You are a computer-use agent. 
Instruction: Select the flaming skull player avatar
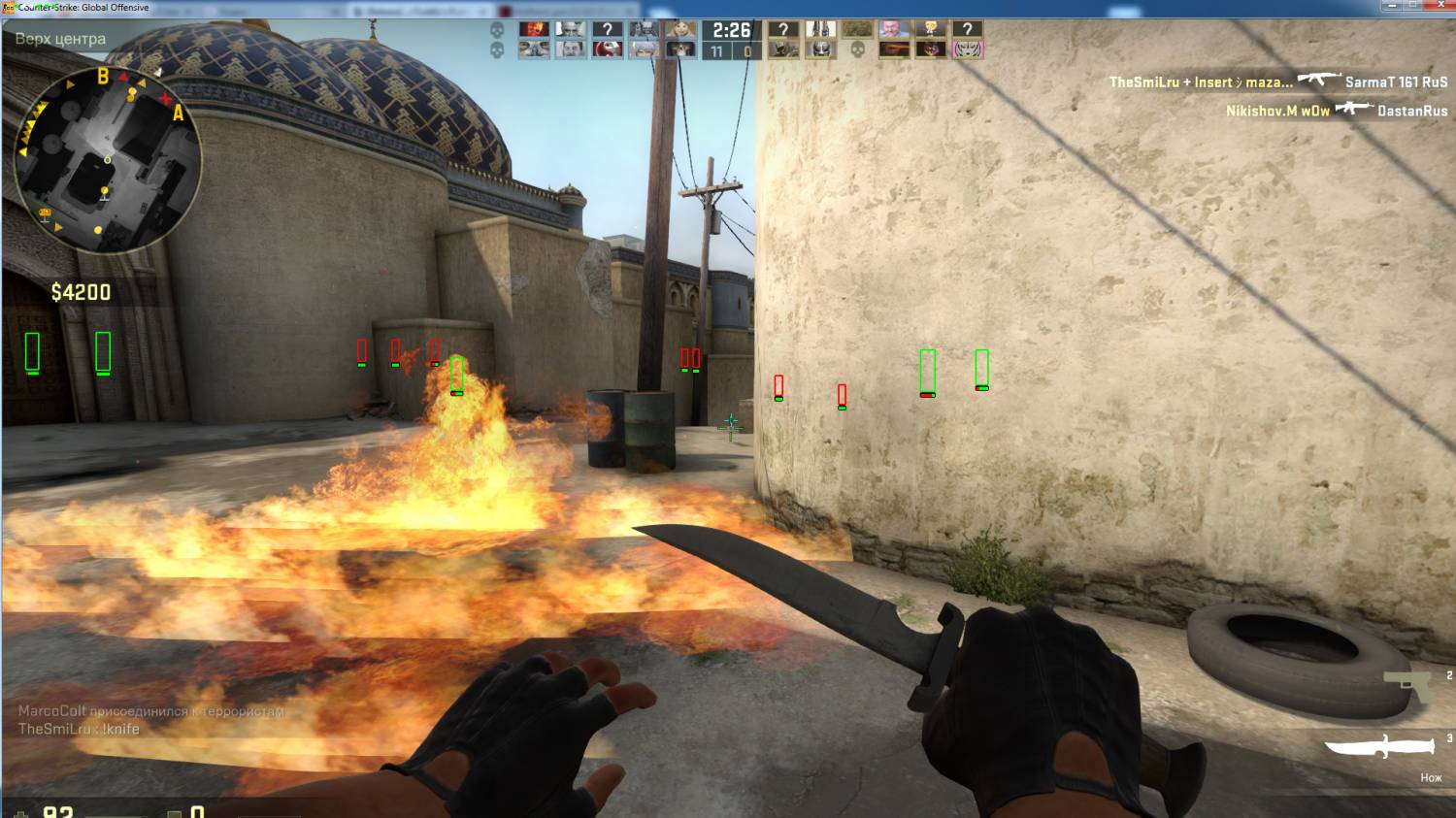[x=533, y=30]
